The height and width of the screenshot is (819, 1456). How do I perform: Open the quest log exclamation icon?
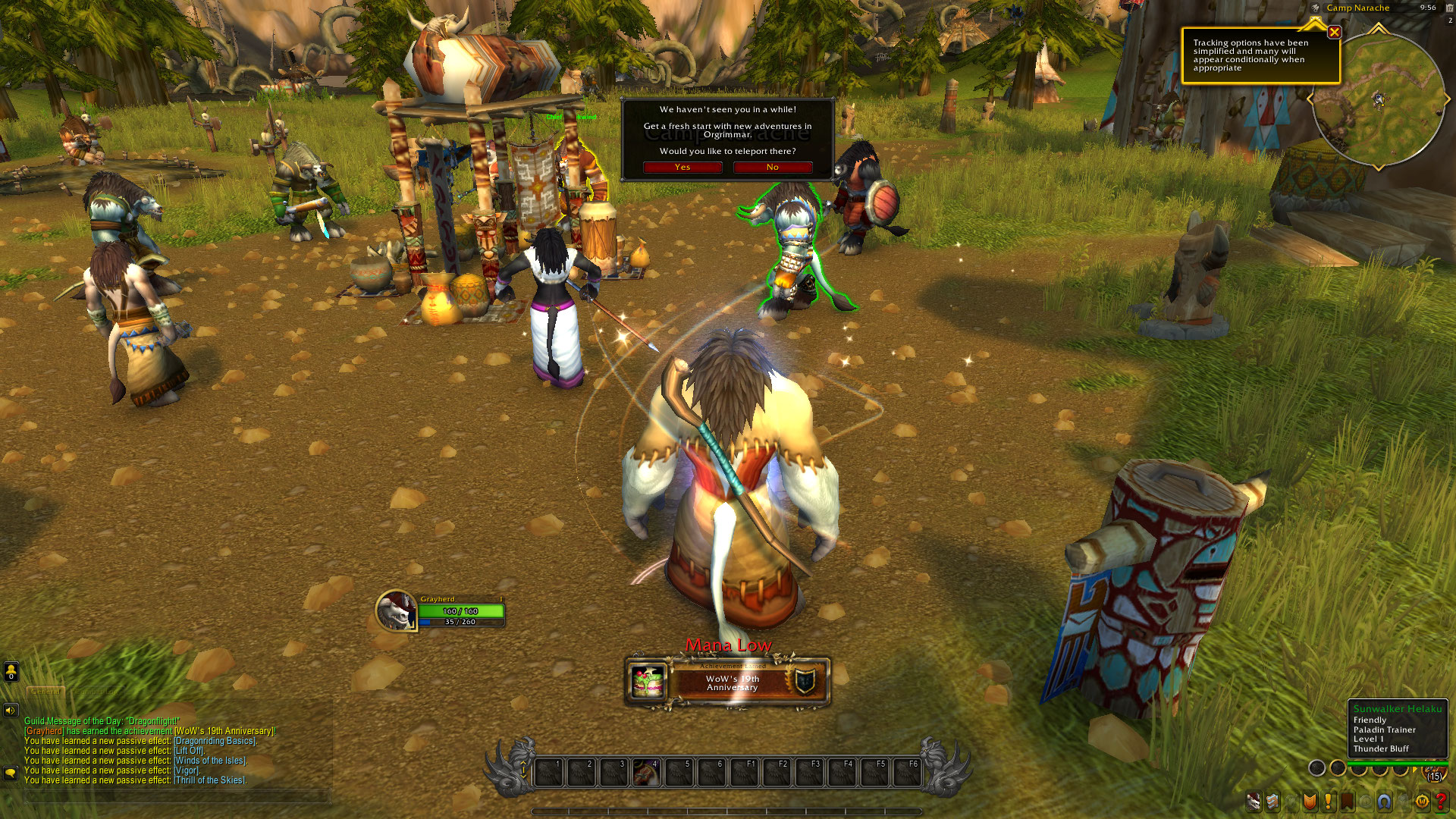click(1329, 801)
